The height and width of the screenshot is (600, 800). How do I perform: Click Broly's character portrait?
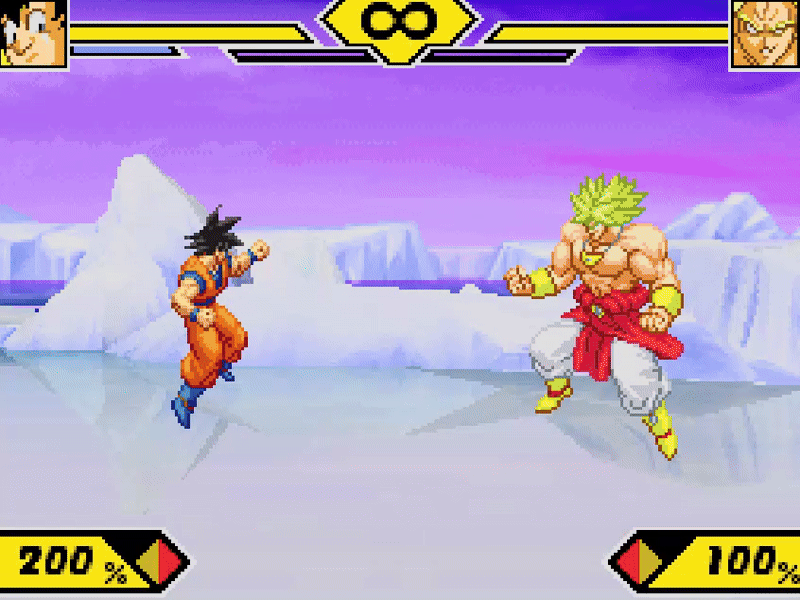tap(765, 33)
